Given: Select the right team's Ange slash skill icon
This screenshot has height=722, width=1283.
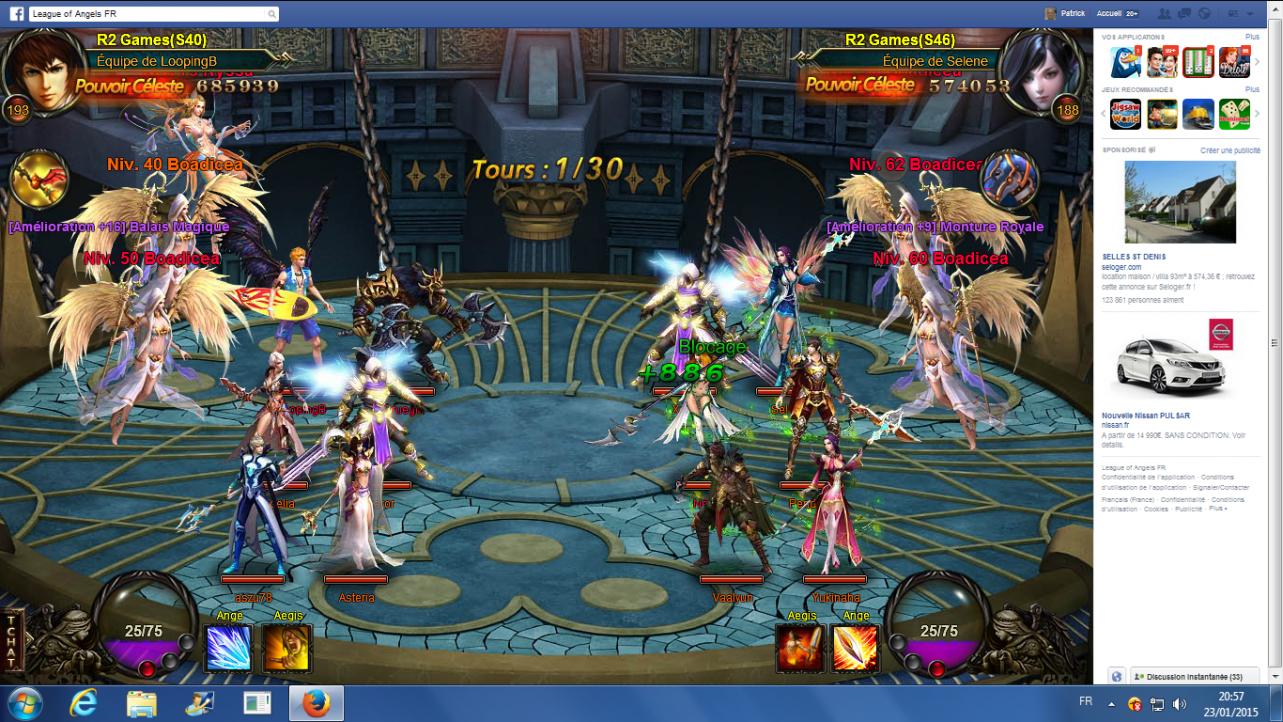Looking at the screenshot, I should pyautogui.click(x=855, y=648).
